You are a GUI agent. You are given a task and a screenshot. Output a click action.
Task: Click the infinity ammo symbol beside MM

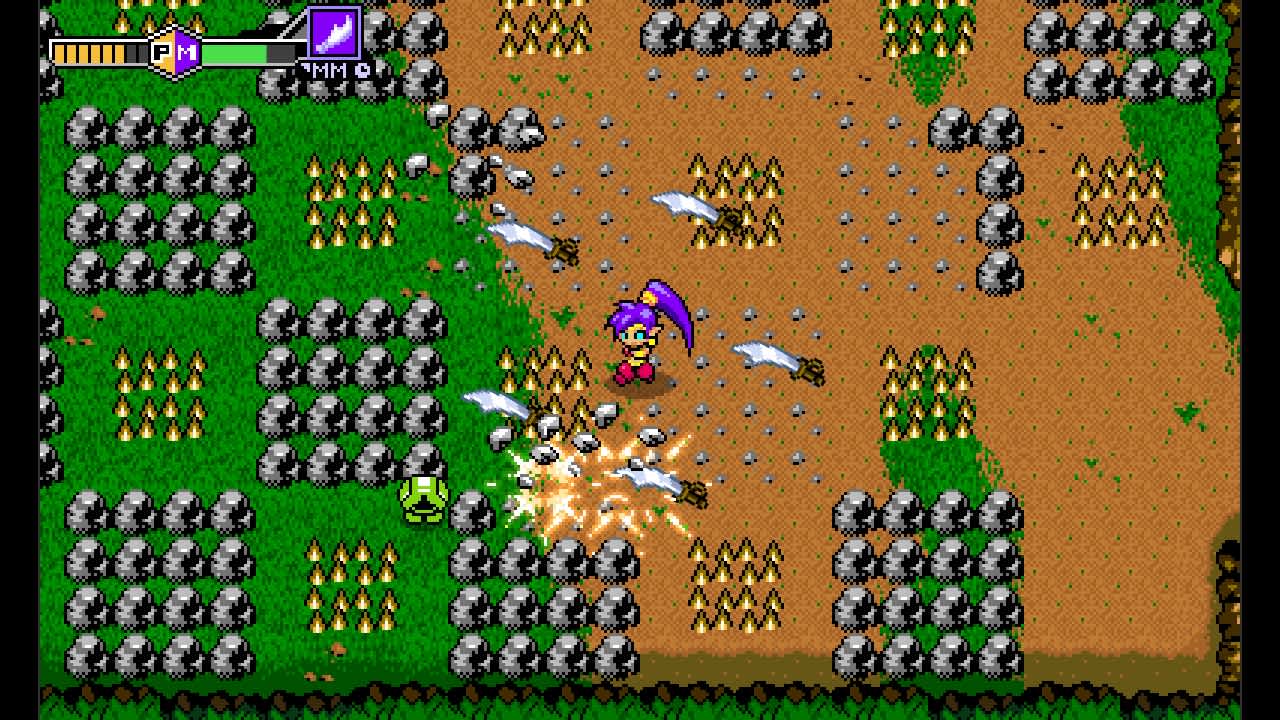point(360,70)
